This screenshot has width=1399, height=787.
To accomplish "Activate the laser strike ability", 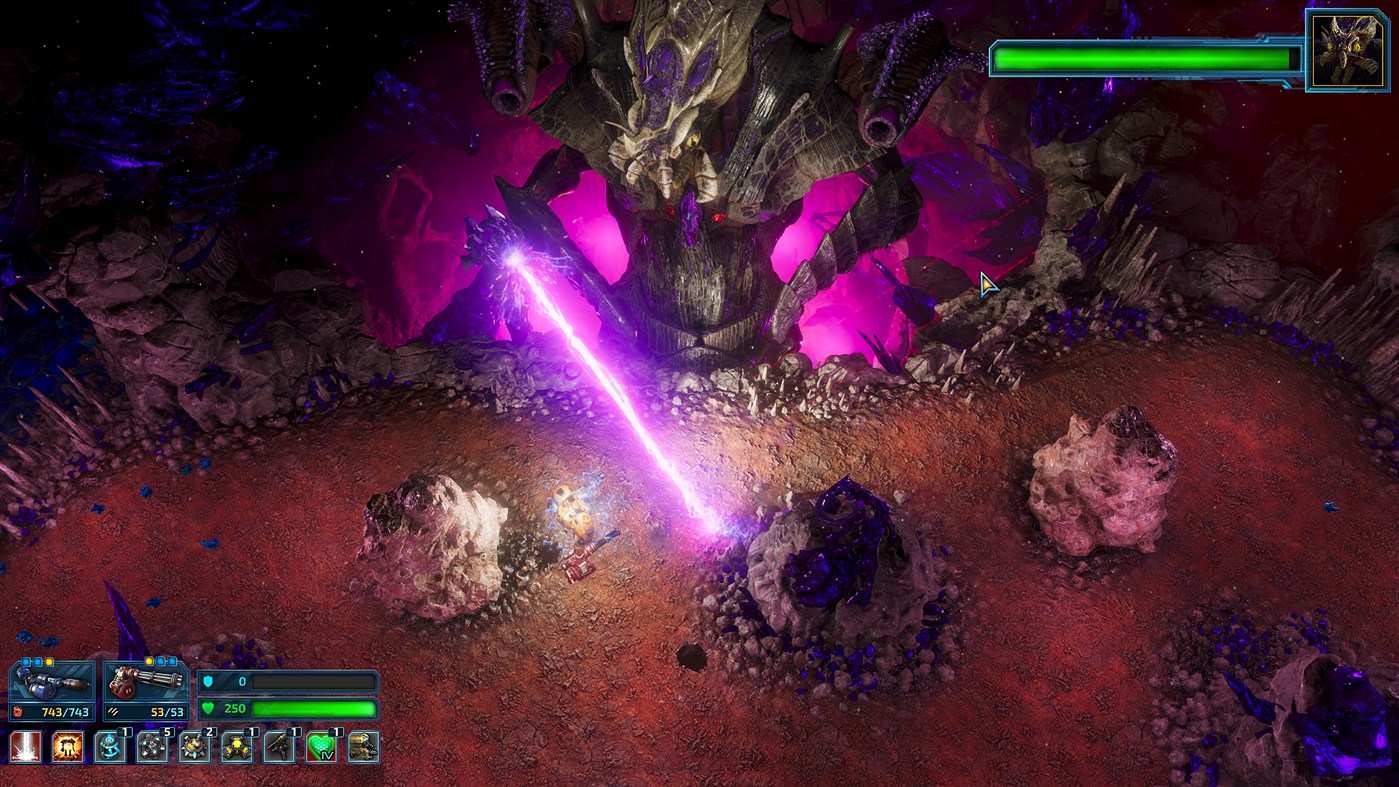I will [27, 747].
